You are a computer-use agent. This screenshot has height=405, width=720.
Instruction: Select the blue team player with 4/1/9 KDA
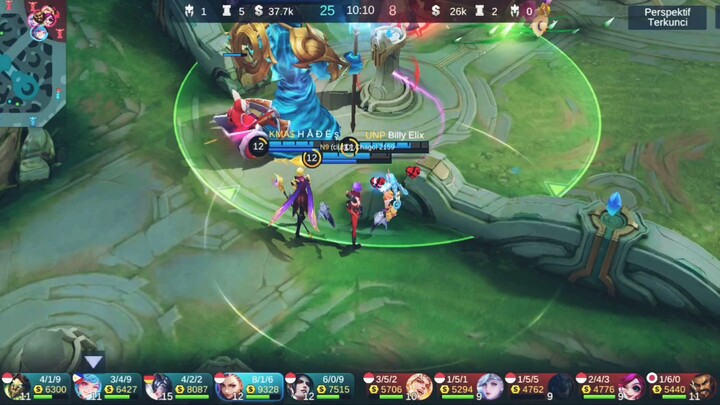36,386
